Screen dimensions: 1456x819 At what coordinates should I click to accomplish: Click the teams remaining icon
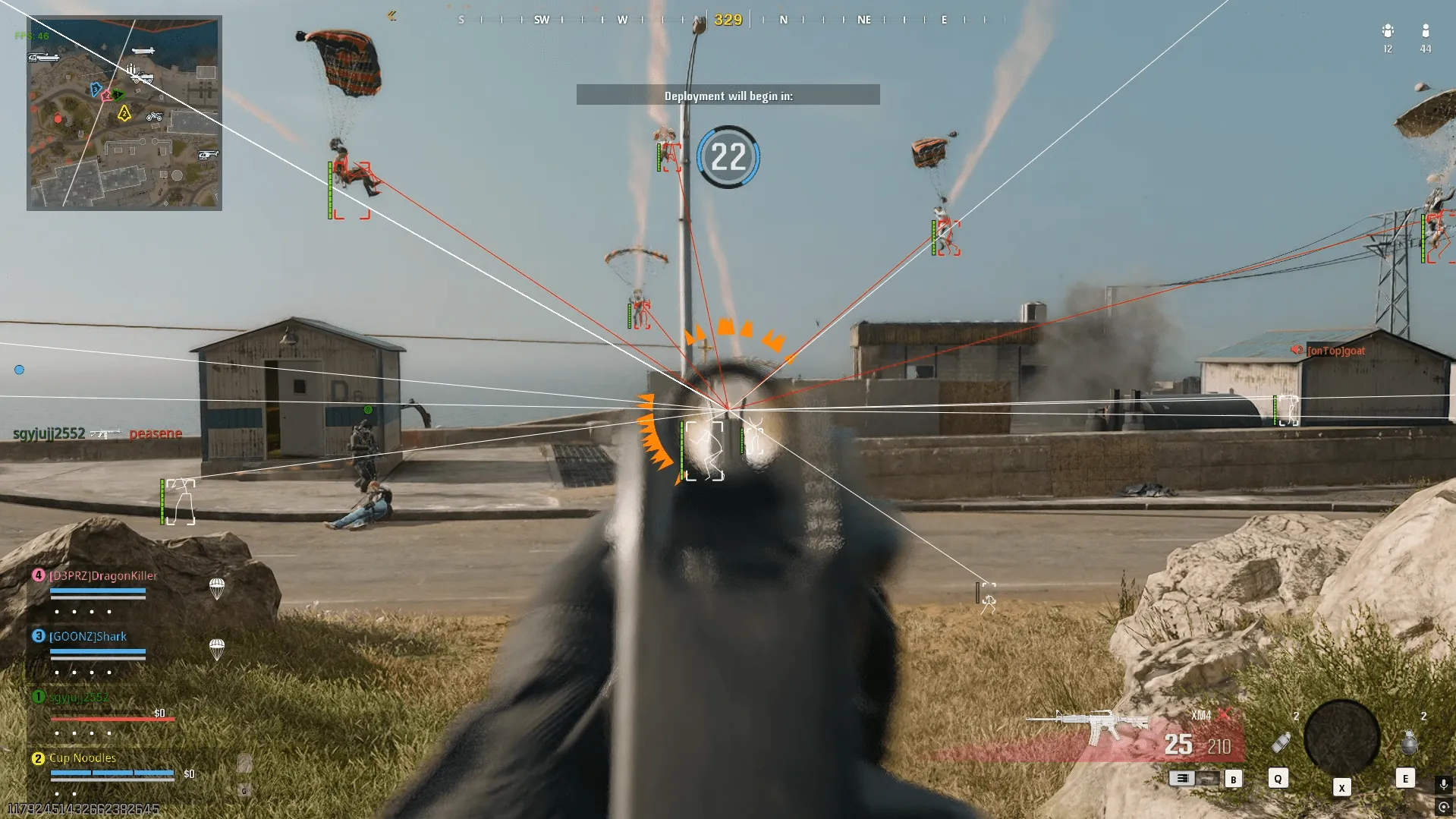tap(1388, 31)
